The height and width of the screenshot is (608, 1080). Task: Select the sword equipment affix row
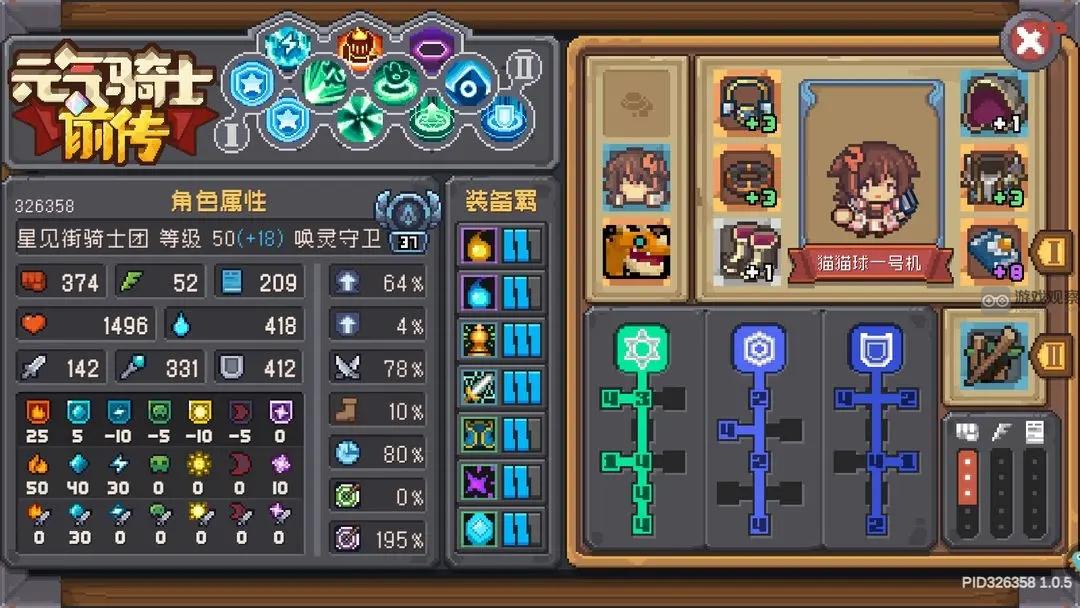click(501, 388)
